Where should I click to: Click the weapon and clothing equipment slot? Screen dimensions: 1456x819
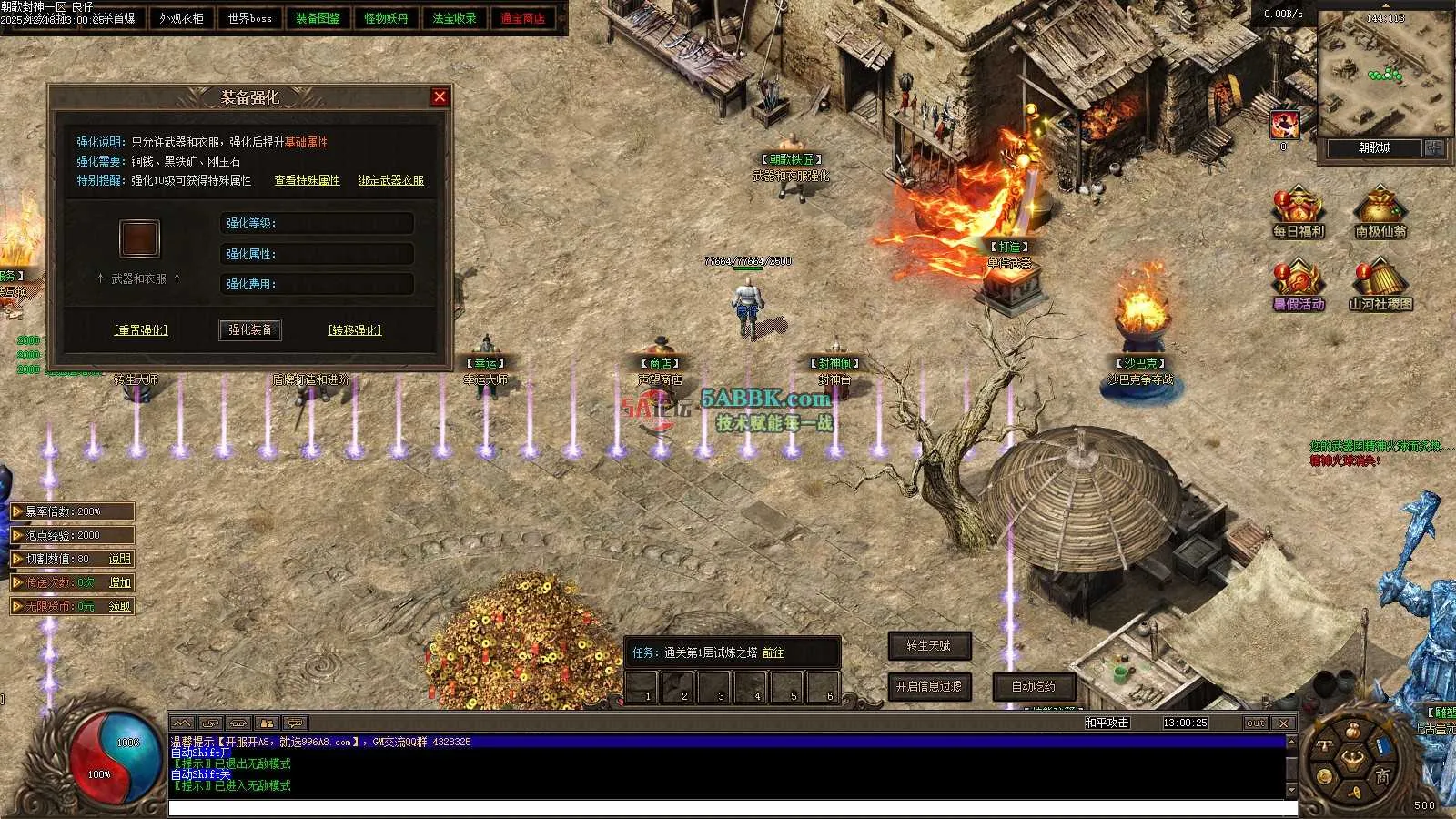[x=139, y=238]
